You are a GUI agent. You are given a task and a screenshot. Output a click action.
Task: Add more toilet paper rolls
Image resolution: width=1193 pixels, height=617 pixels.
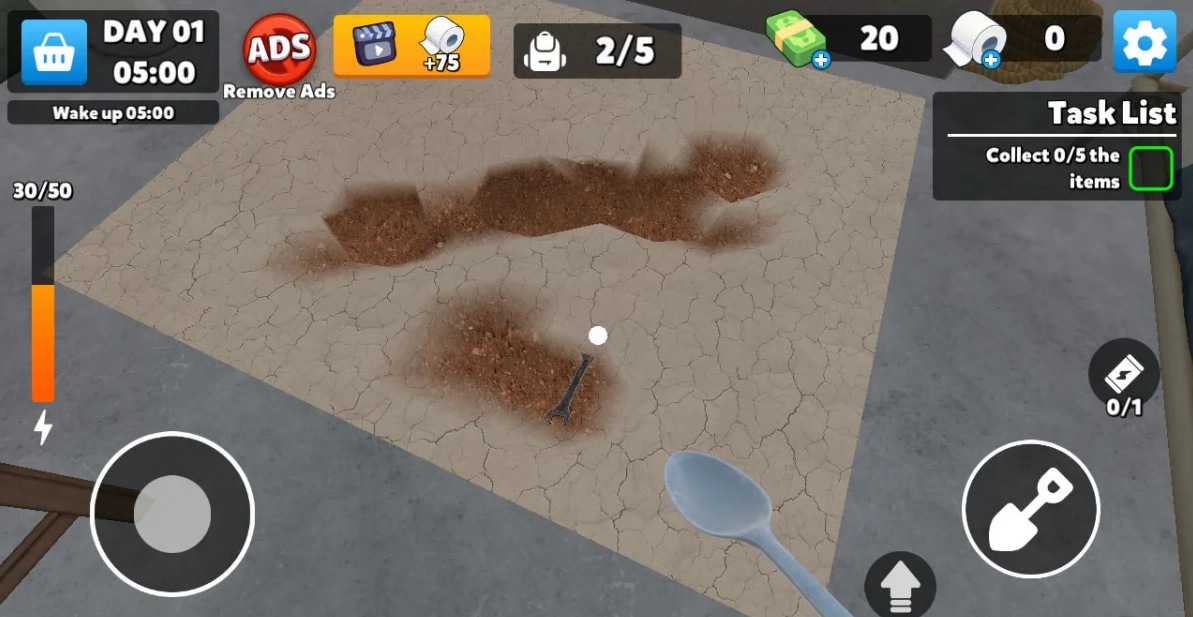[x=990, y=60]
